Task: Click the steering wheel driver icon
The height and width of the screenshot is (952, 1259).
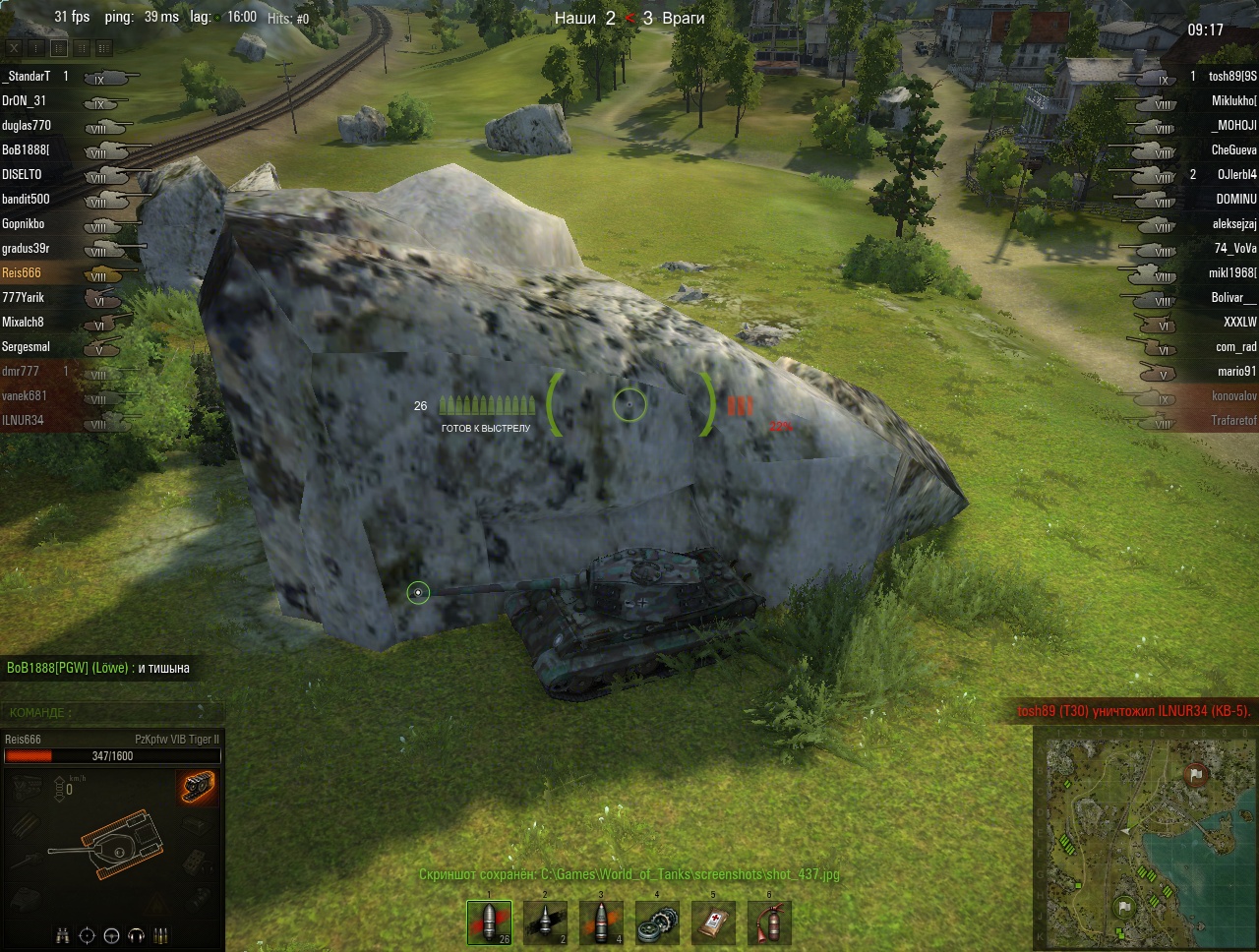Action: [x=112, y=933]
